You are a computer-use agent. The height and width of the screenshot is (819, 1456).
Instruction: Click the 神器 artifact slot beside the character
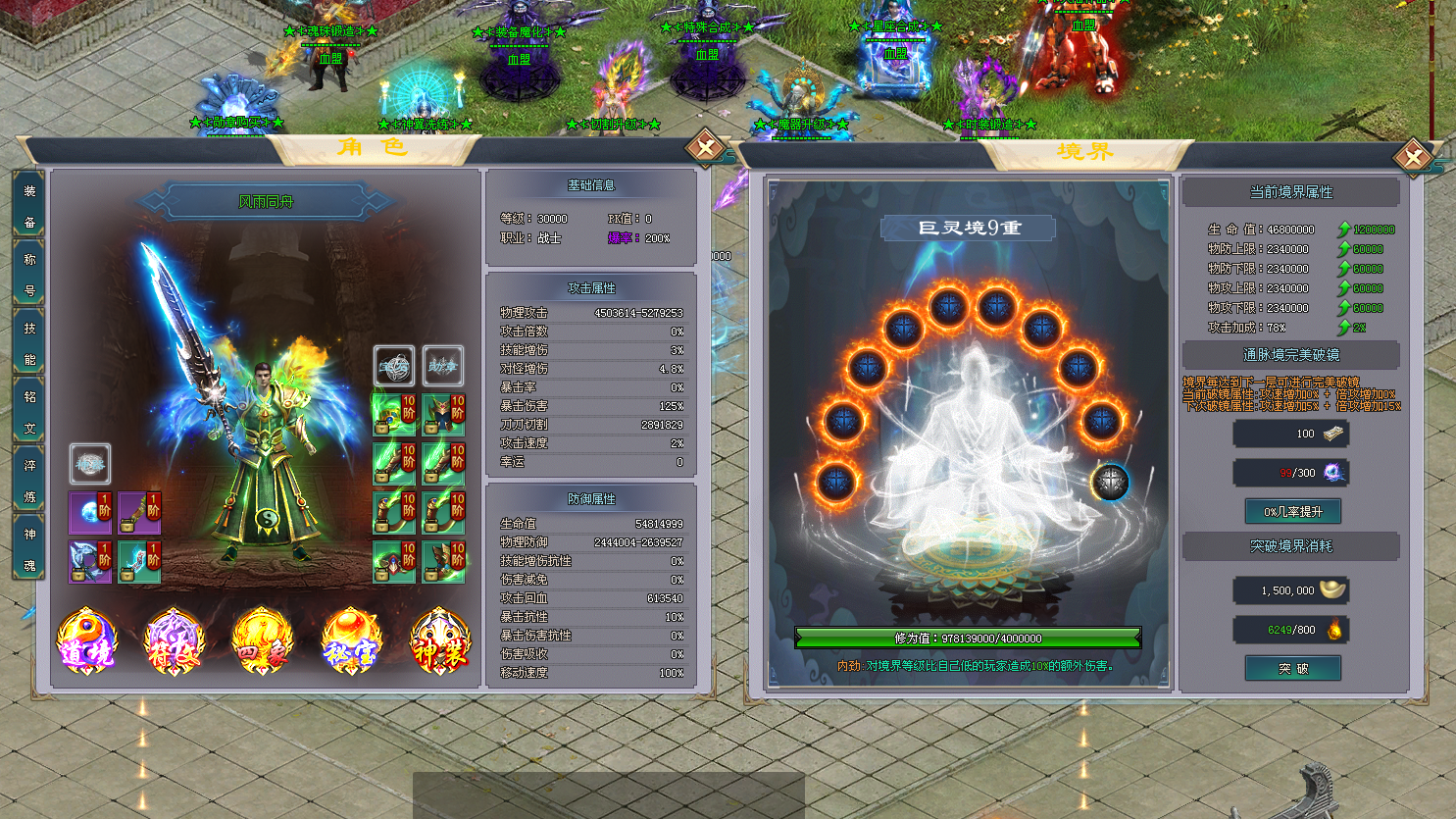click(x=89, y=463)
